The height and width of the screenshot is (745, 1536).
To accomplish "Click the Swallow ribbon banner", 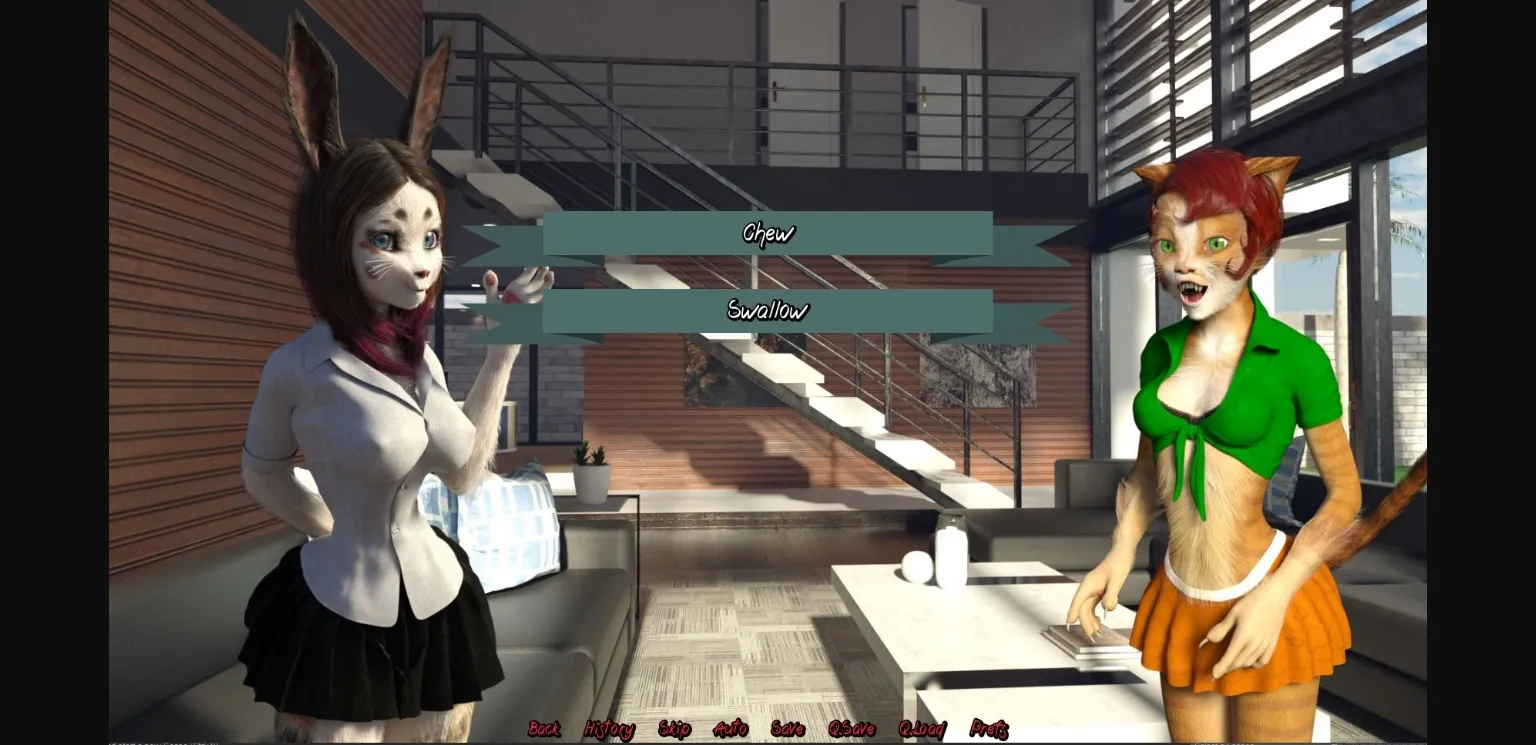I will (768, 311).
